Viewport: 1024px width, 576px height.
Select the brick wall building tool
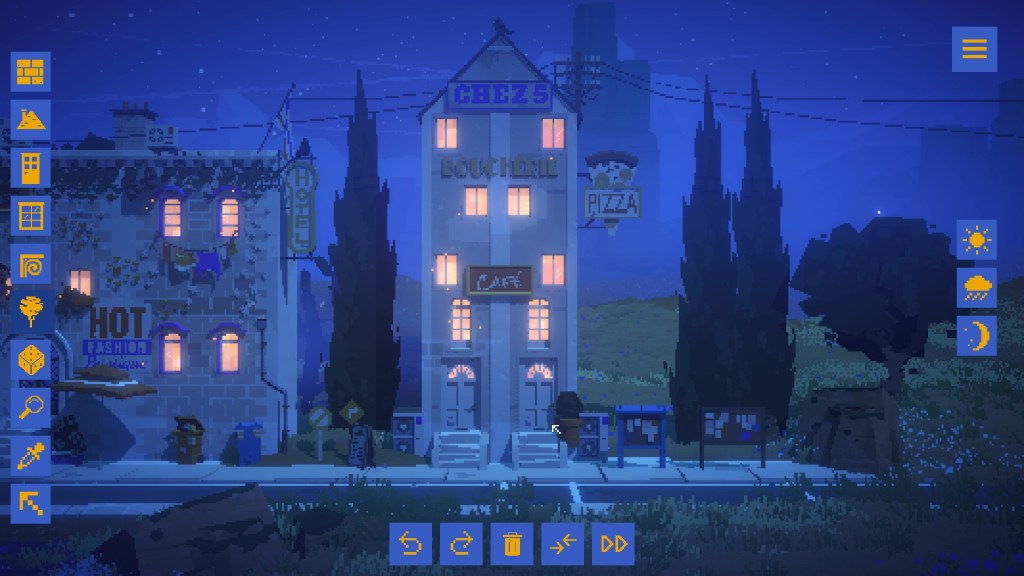[32, 72]
